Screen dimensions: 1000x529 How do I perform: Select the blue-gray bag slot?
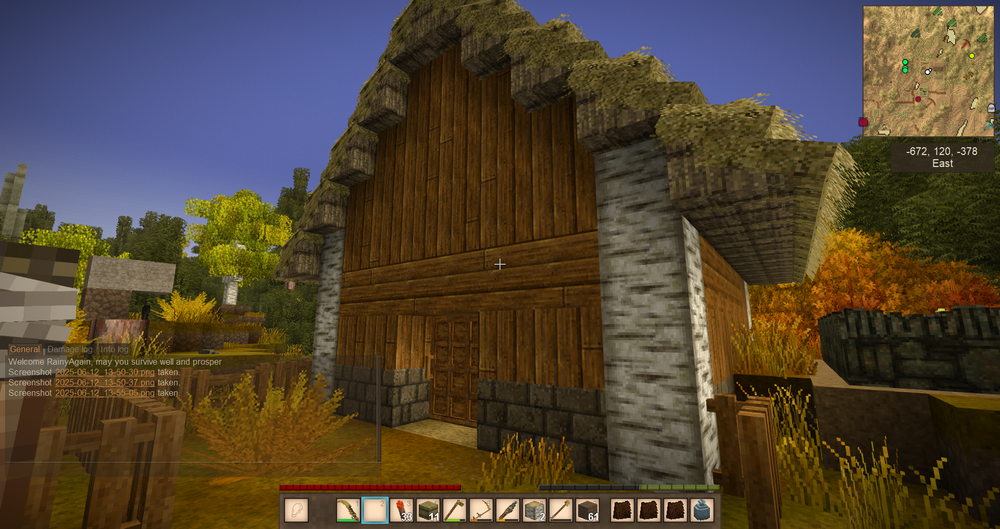(x=702, y=510)
